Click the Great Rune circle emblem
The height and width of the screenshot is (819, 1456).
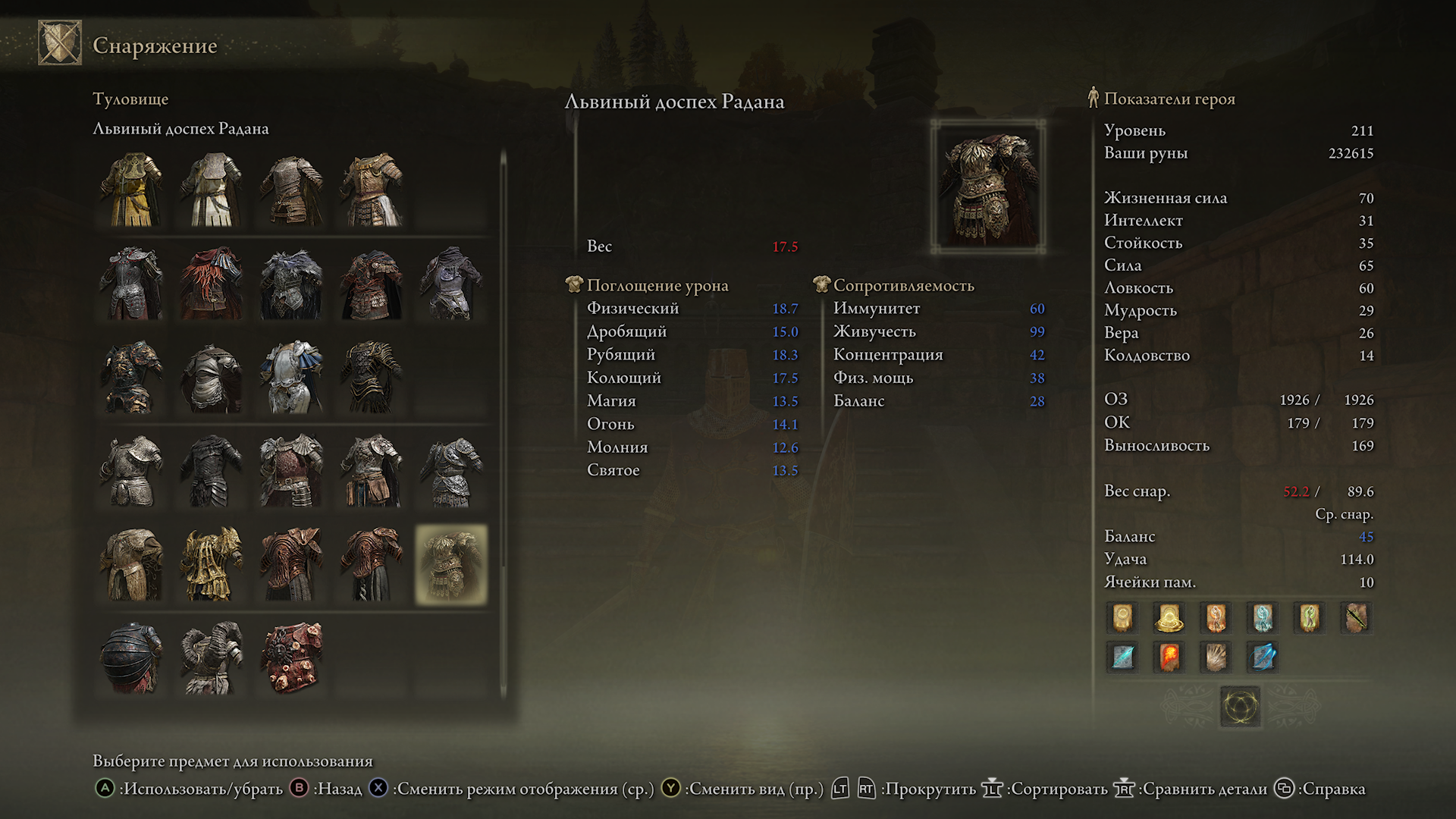(1240, 707)
